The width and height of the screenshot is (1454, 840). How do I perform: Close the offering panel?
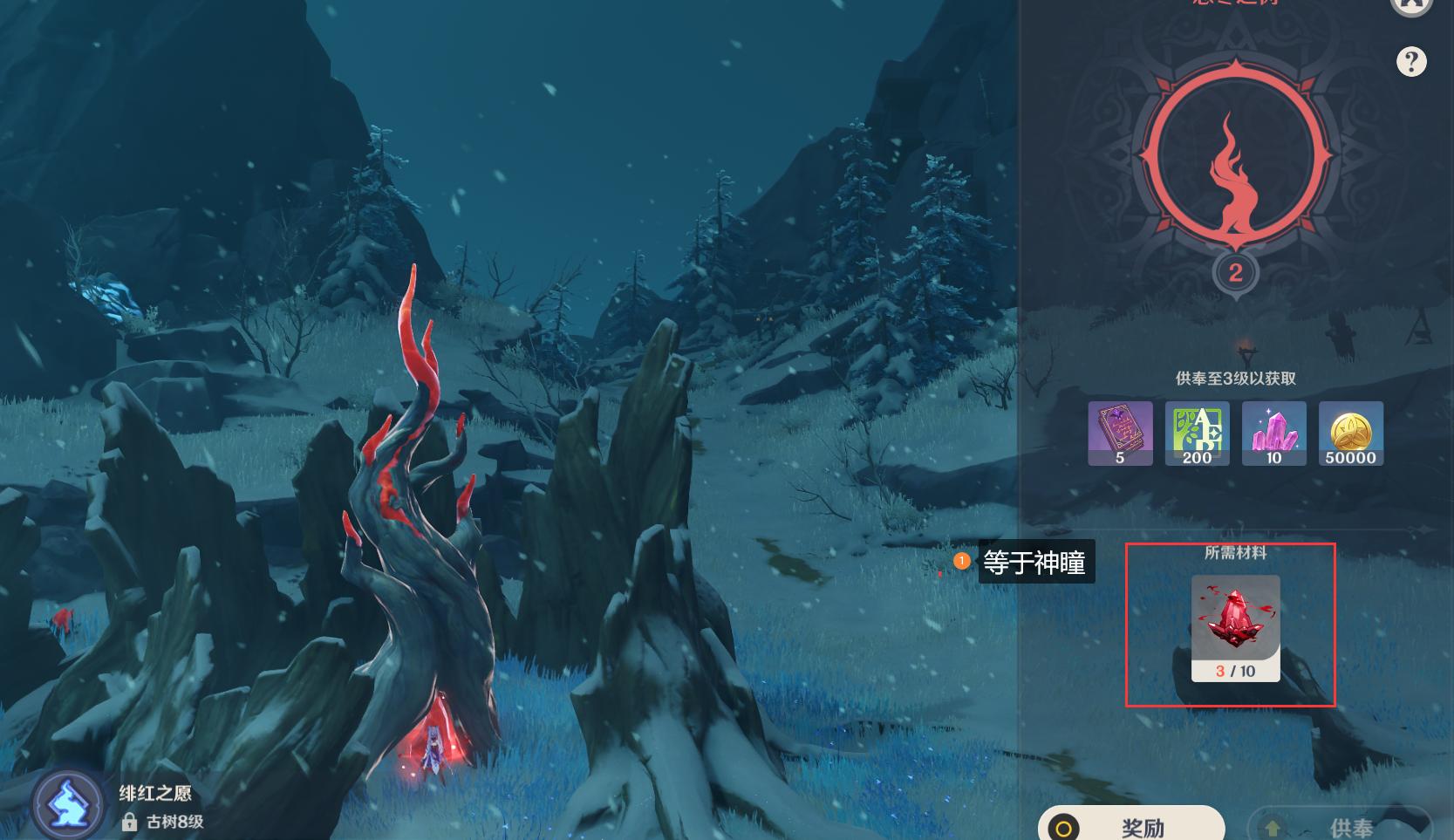click(1410, 4)
